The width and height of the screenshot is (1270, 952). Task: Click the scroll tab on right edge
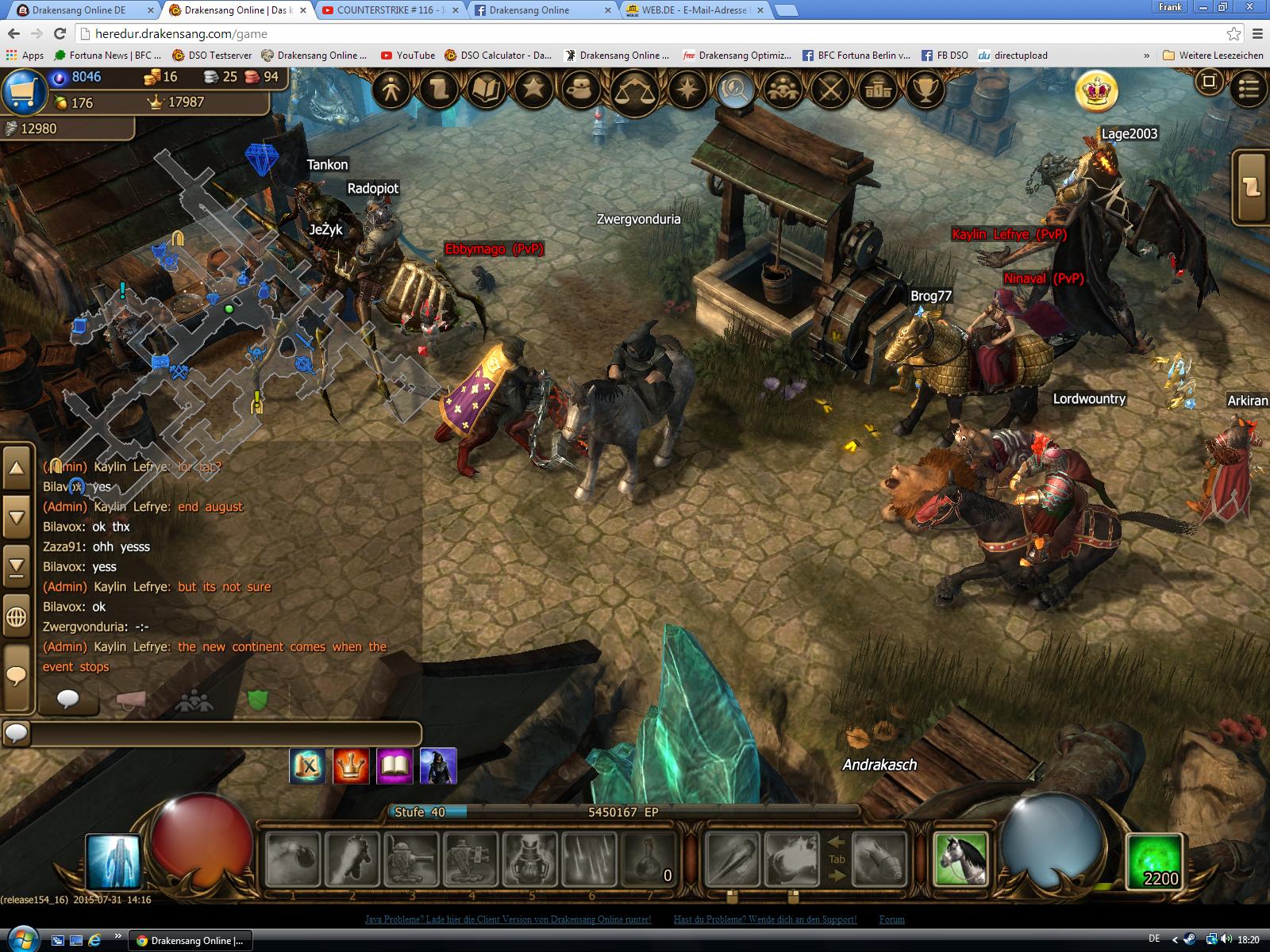tap(1253, 187)
